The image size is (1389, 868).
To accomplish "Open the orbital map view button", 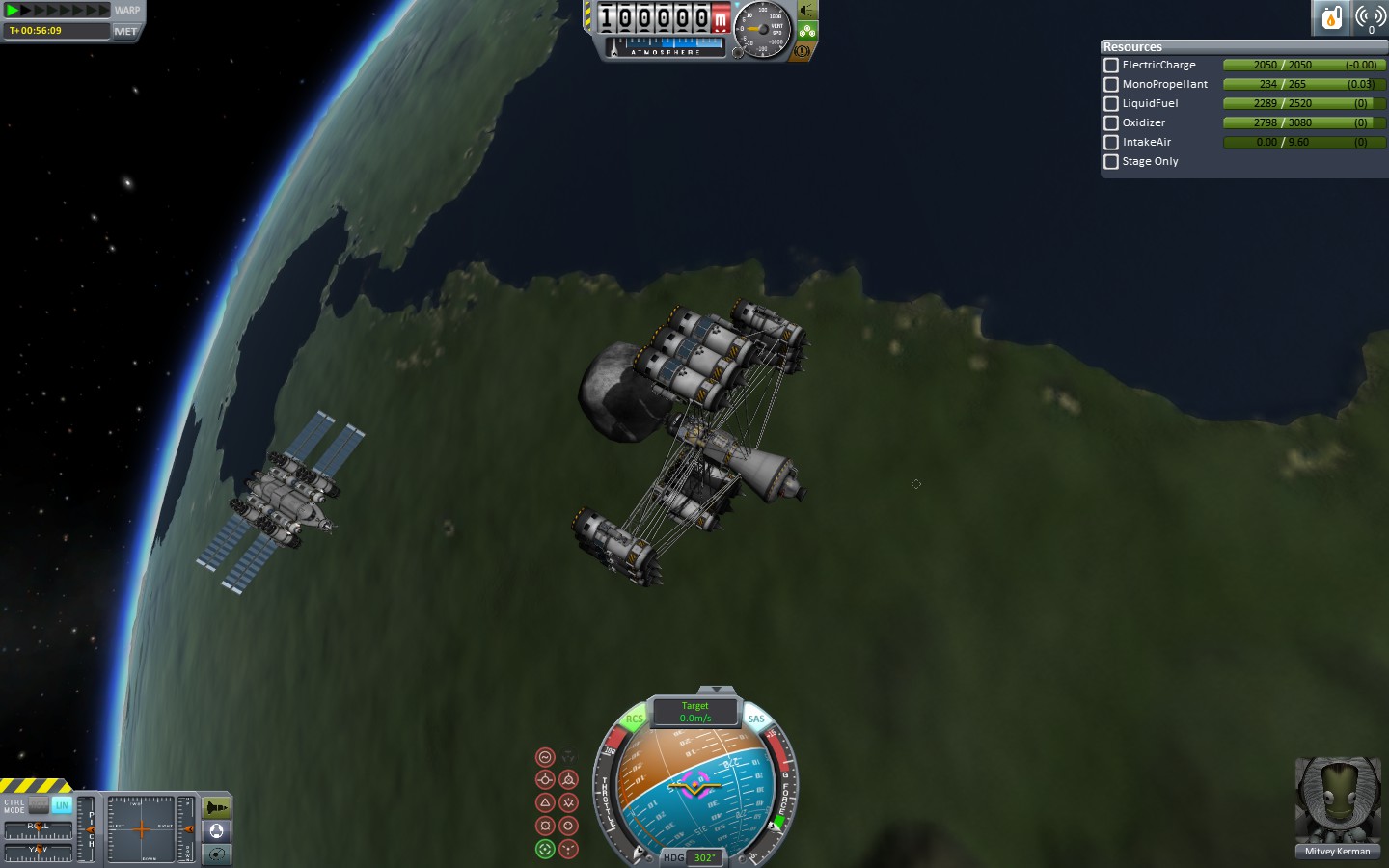I will [x=217, y=854].
